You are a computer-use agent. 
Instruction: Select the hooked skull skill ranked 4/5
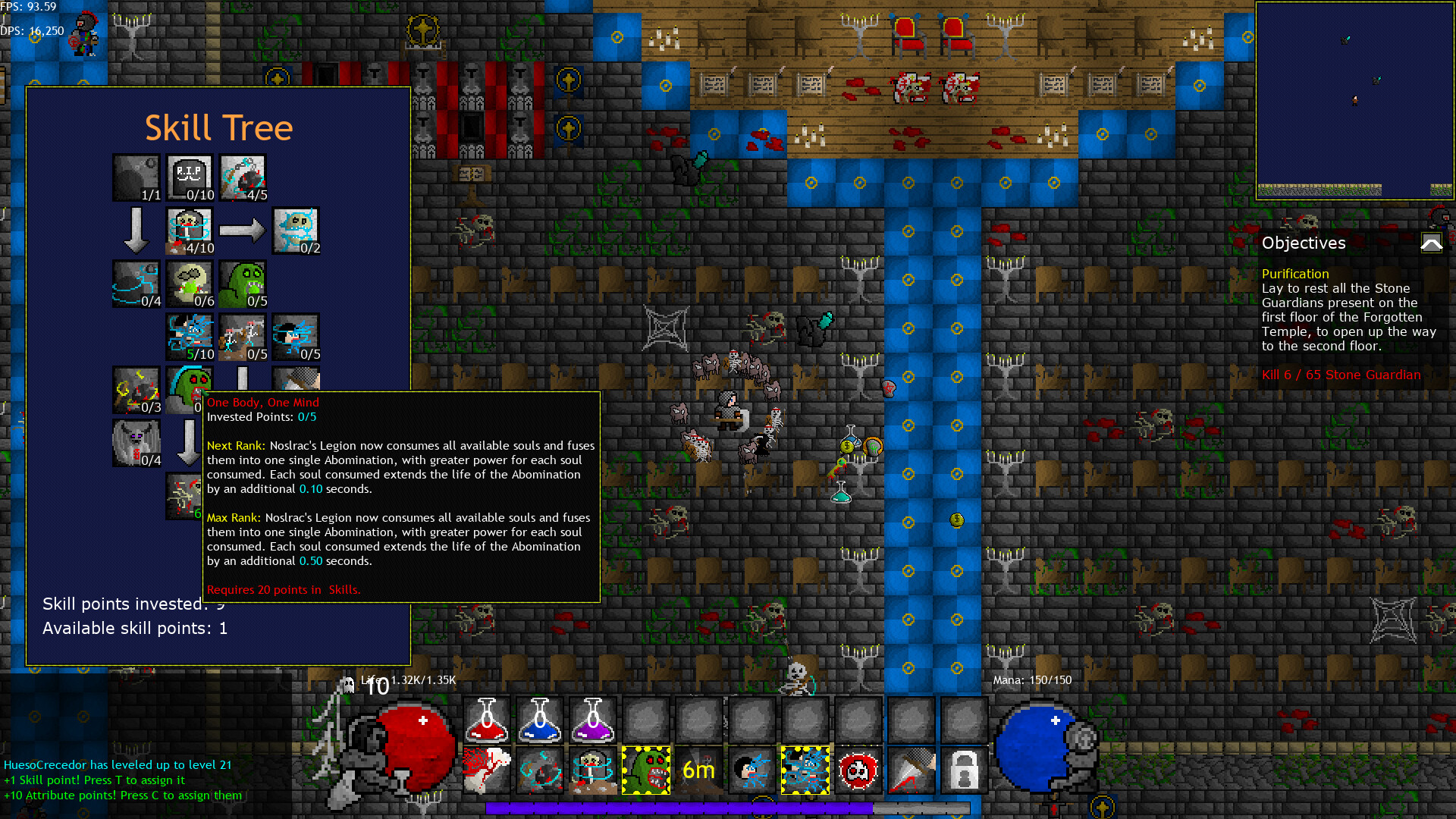click(x=243, y=176)
